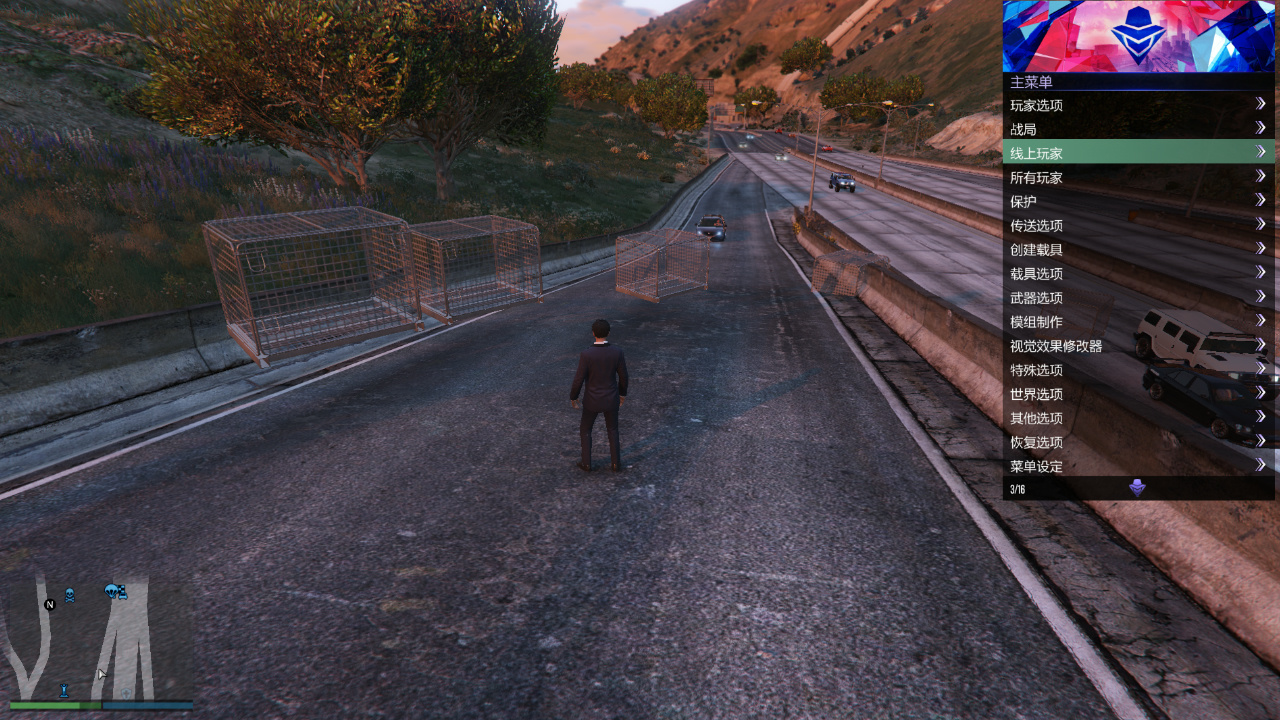Click the blue skull blip on the minimap

click(70, 595)
